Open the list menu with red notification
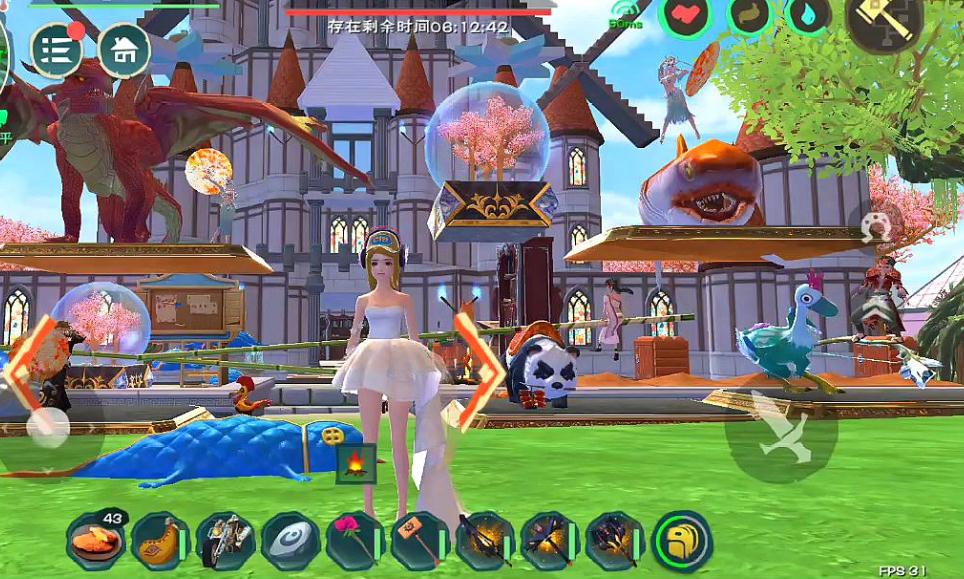The width and height of the screenshot is (964, 579). [x=56, y=50]
